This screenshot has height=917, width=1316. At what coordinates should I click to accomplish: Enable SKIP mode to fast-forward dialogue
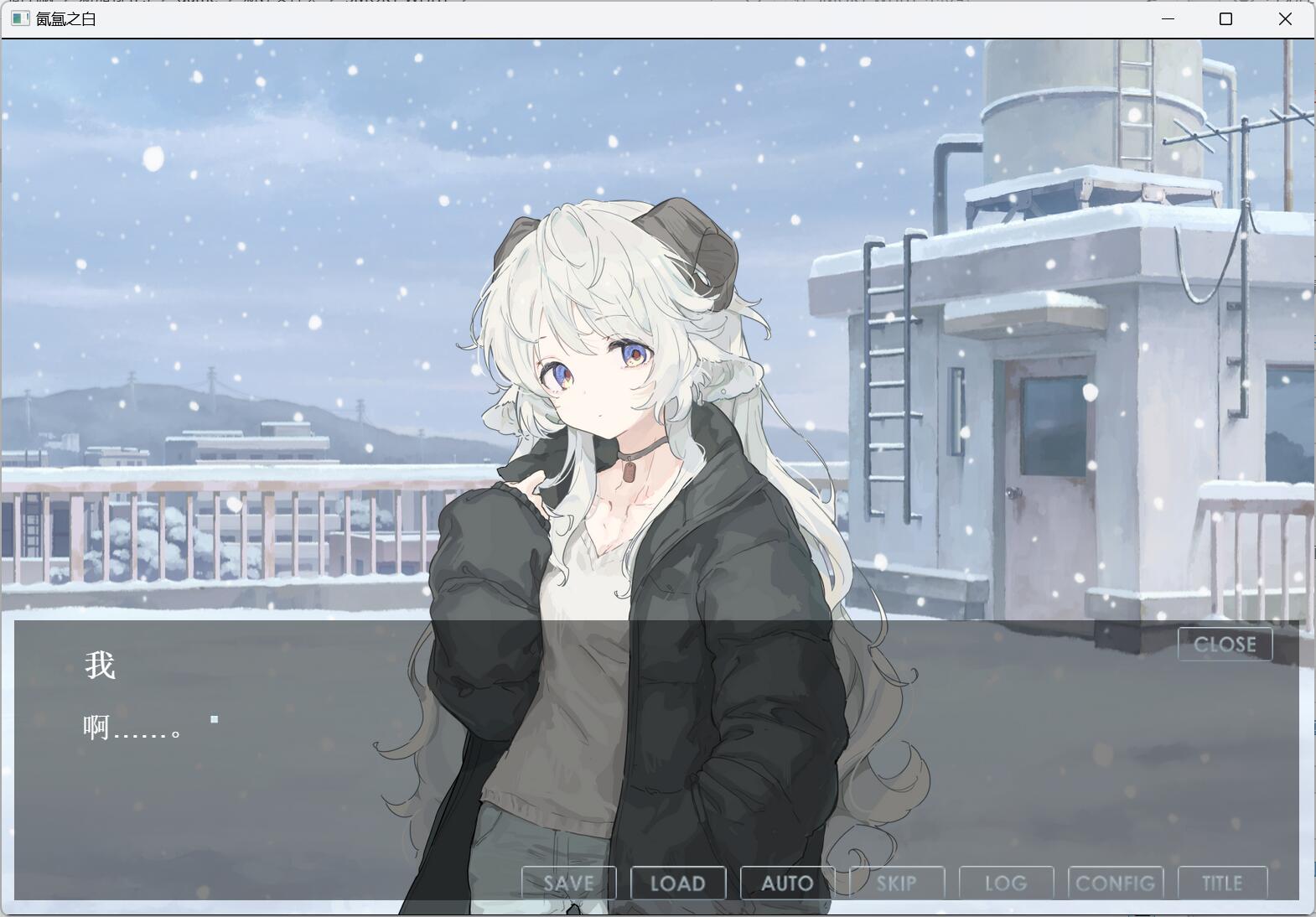[897, 882]
